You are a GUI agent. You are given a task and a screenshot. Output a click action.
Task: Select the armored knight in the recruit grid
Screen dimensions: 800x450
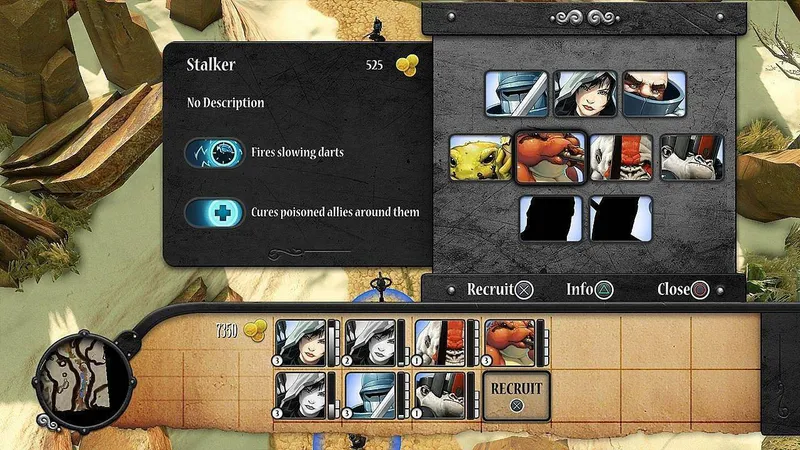[516, 93]
